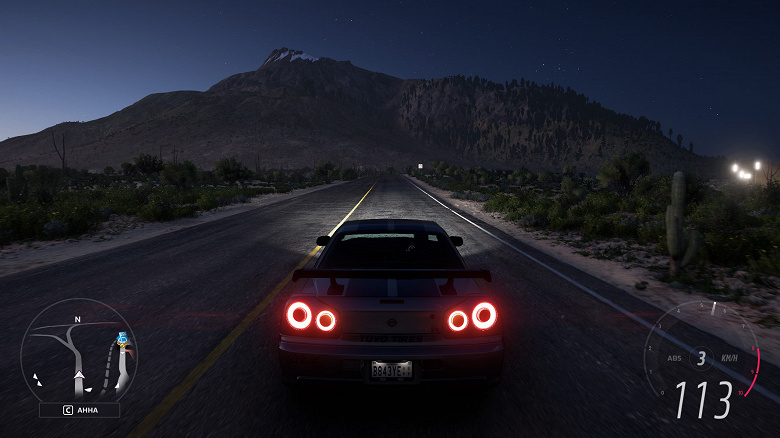Open the circular minimap
This screenshot has height=438, width=780.
(78, 352)
